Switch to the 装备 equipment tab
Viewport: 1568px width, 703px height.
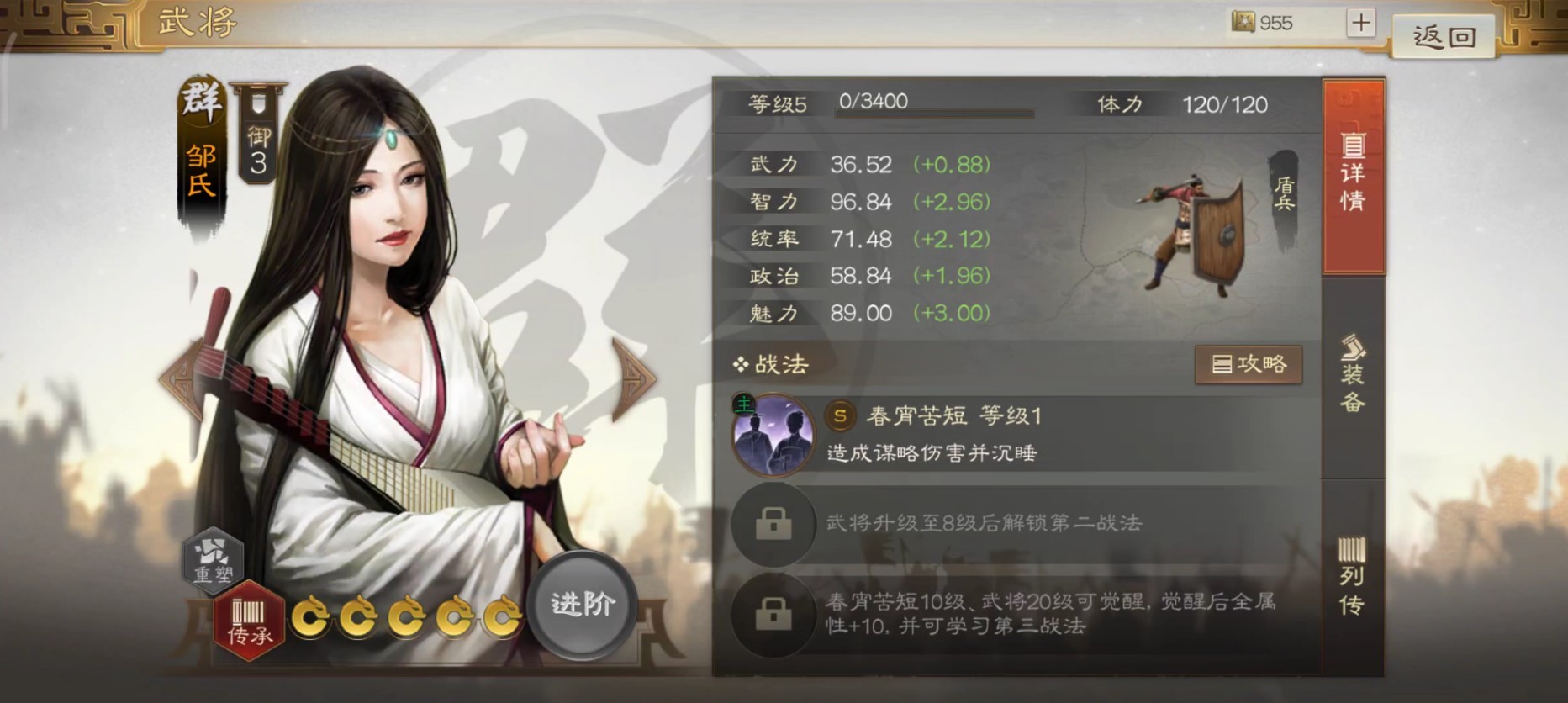pos(1354,378)
